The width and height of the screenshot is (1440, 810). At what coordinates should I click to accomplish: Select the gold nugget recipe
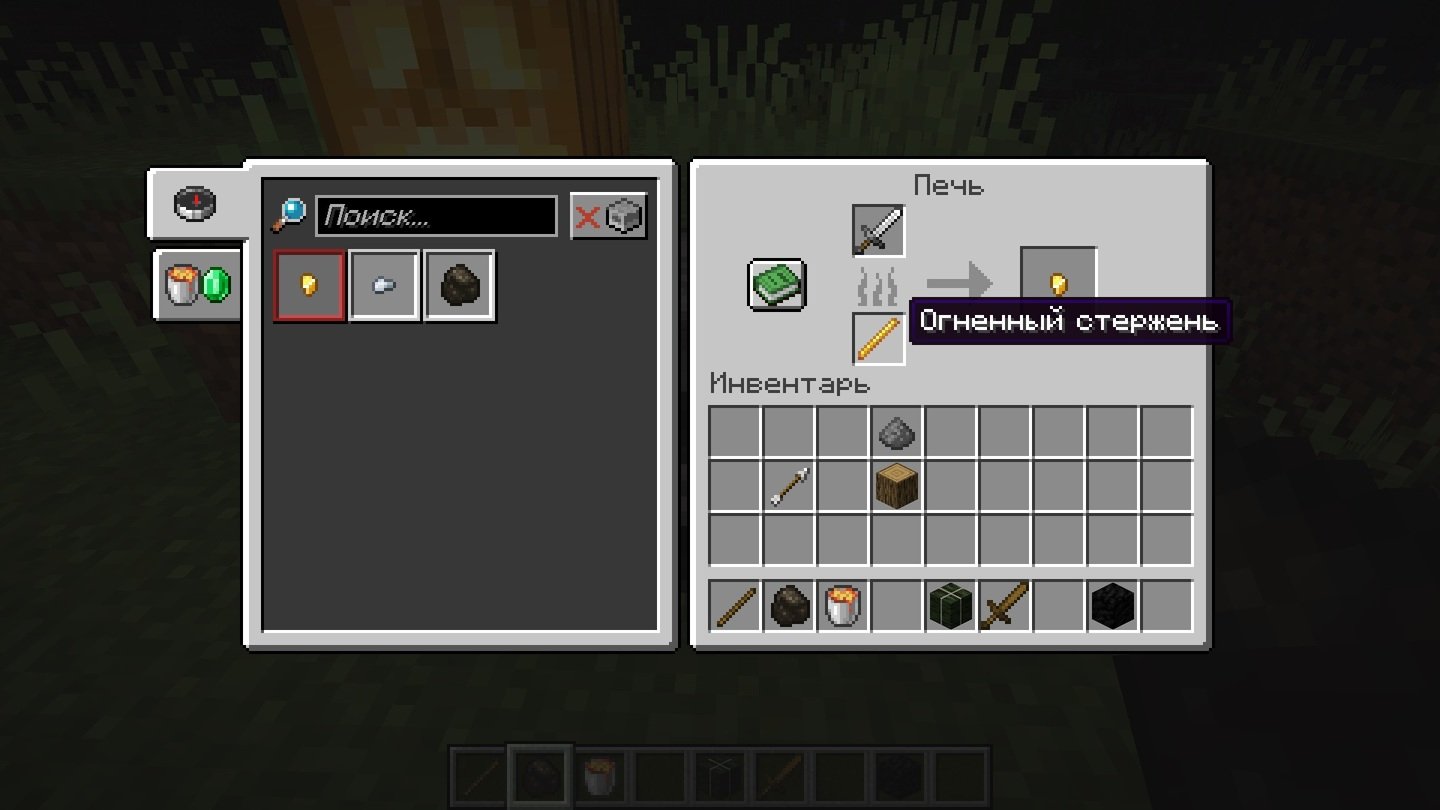(x=310, y=286)
